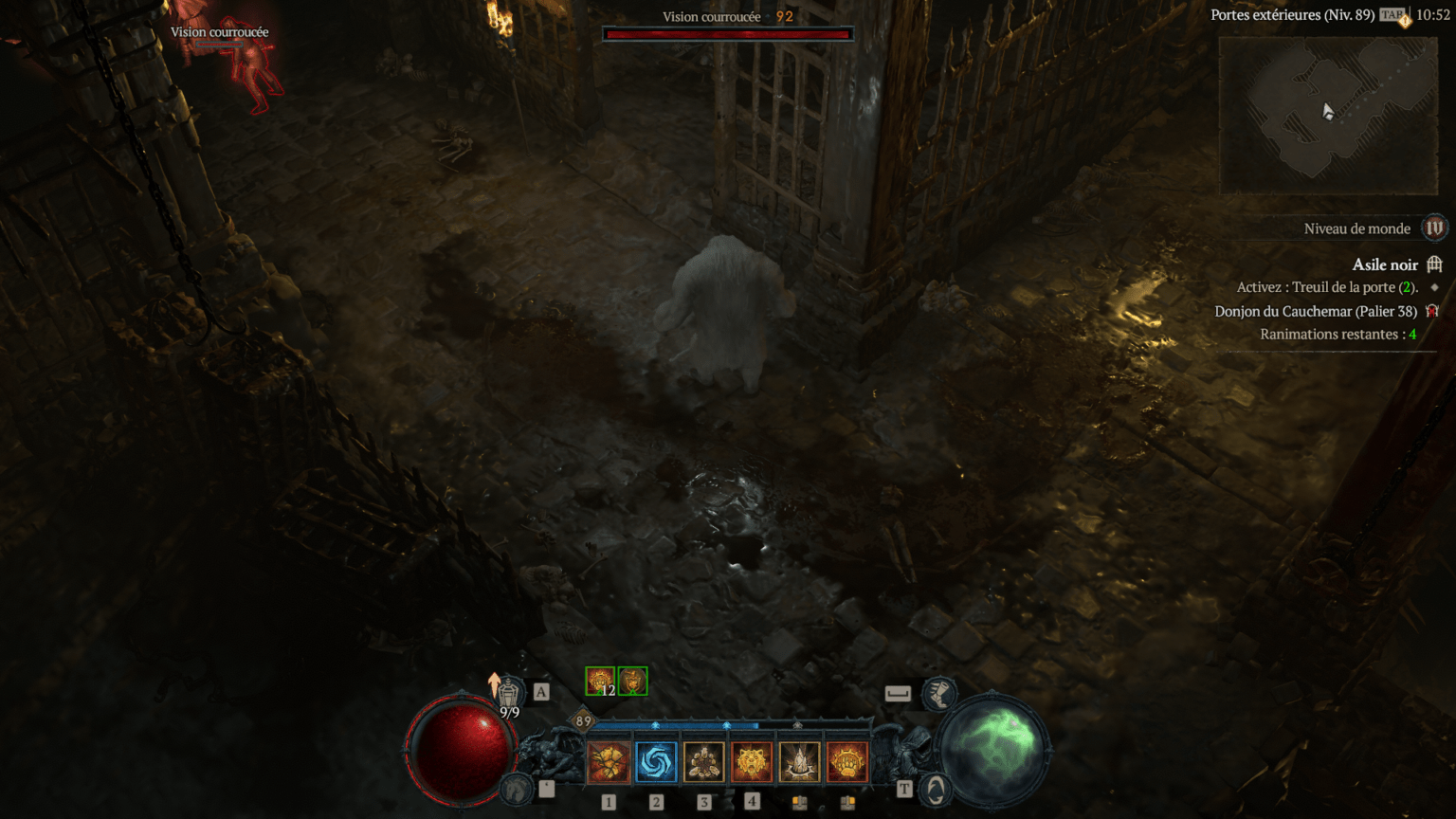
Task: Activate the stone spike skill
Action: pos(799,762)
